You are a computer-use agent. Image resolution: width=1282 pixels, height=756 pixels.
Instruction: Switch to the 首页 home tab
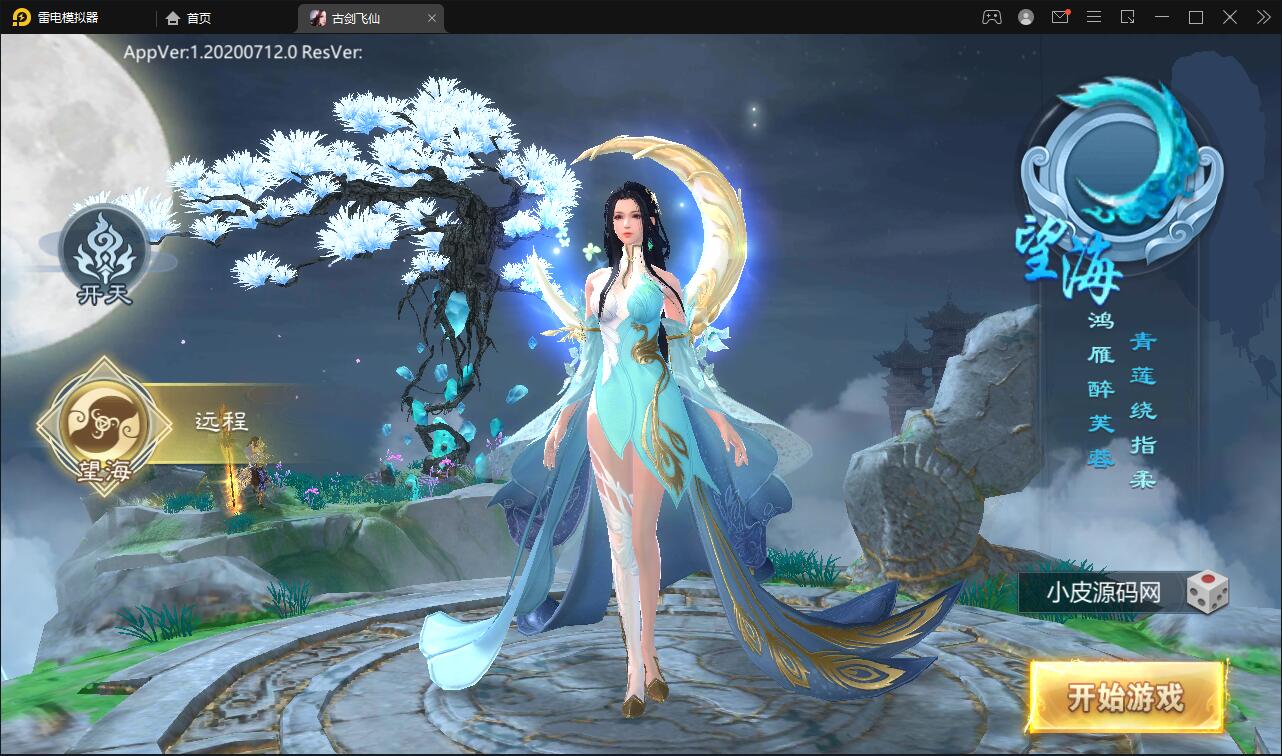pyautogui.click(x=187, y=18)
